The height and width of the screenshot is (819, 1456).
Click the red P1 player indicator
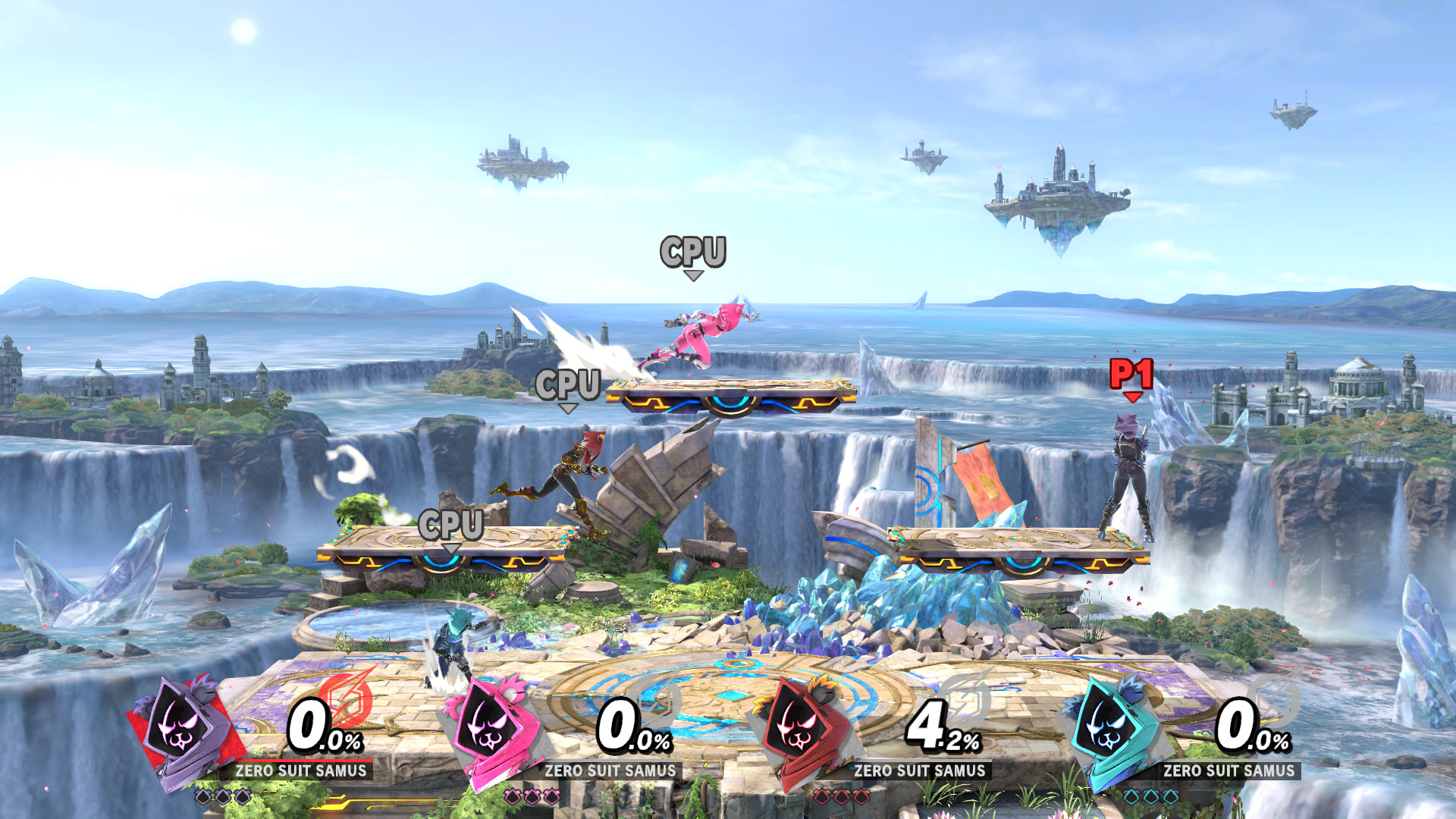pyautogui.click(x=1131, y=373)
